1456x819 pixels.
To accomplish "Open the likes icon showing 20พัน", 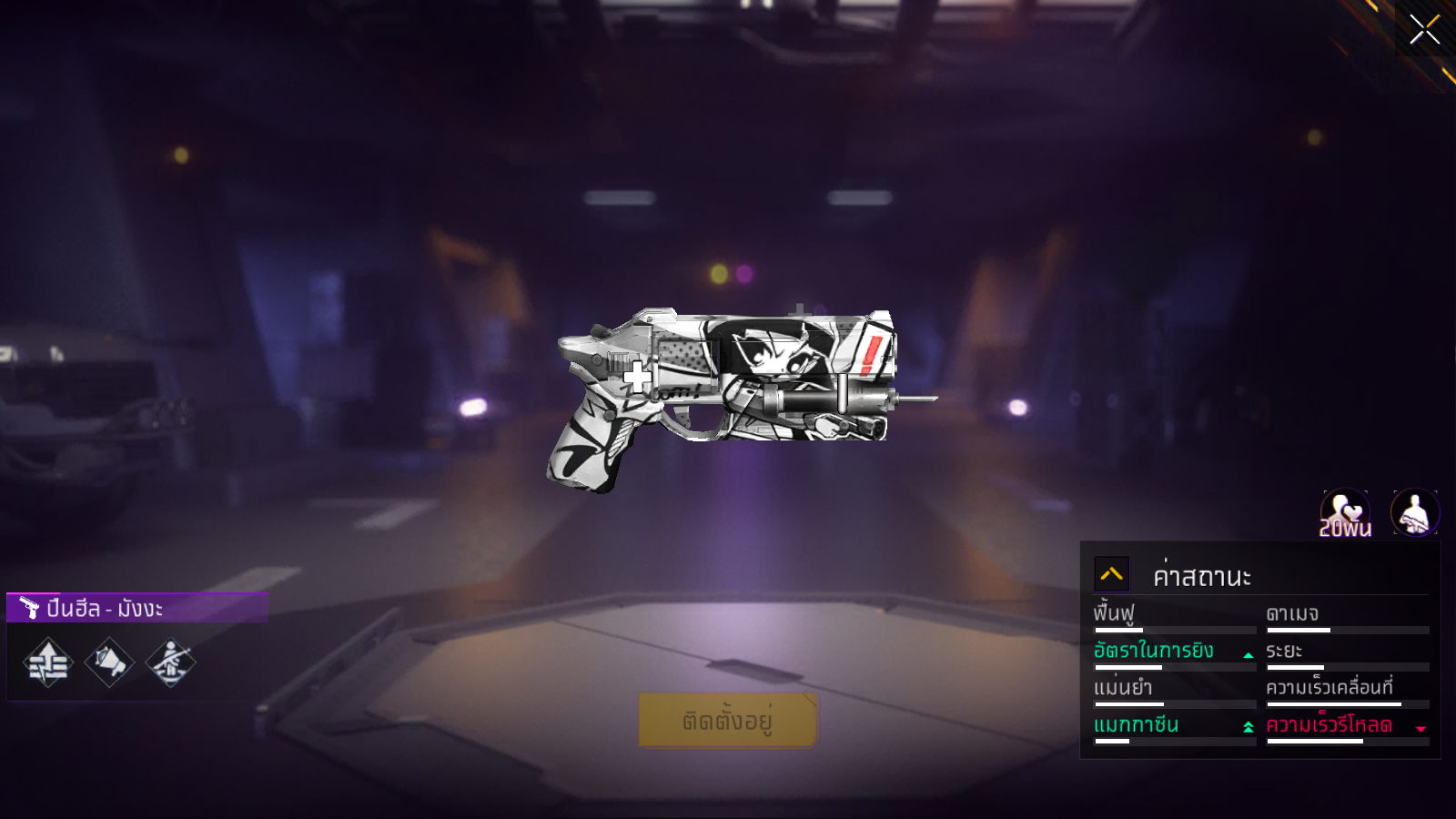I will pyautogui.click(x=1345, y=513).
